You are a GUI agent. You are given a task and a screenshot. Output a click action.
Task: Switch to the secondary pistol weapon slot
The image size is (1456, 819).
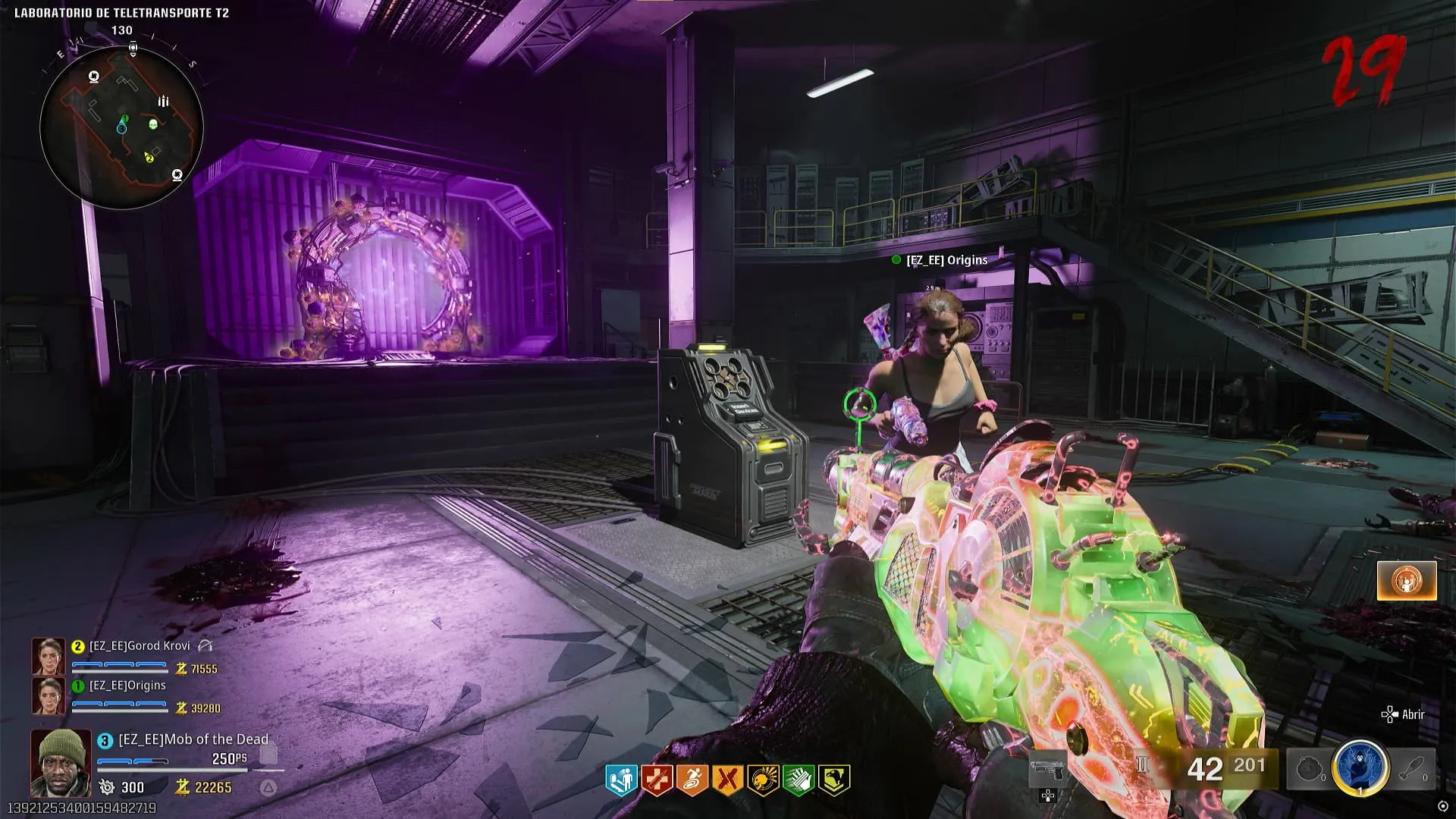(x=1047, y=770)
